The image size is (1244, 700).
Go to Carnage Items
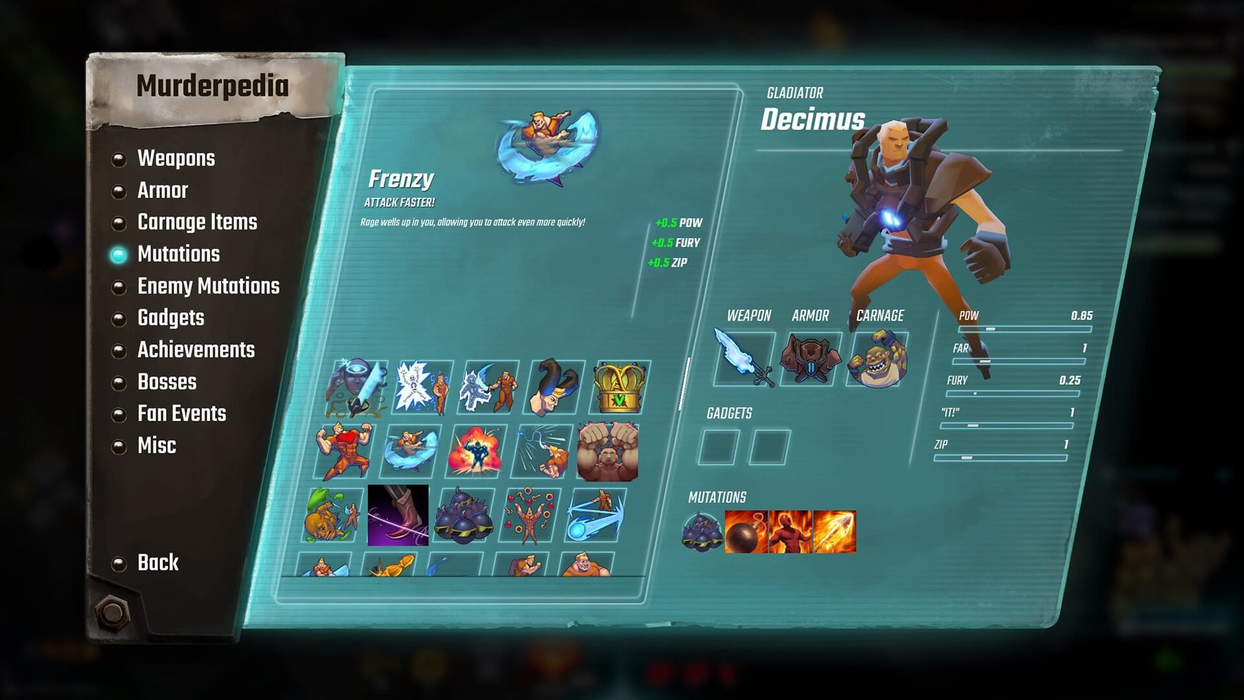click(x=196, y=223)
